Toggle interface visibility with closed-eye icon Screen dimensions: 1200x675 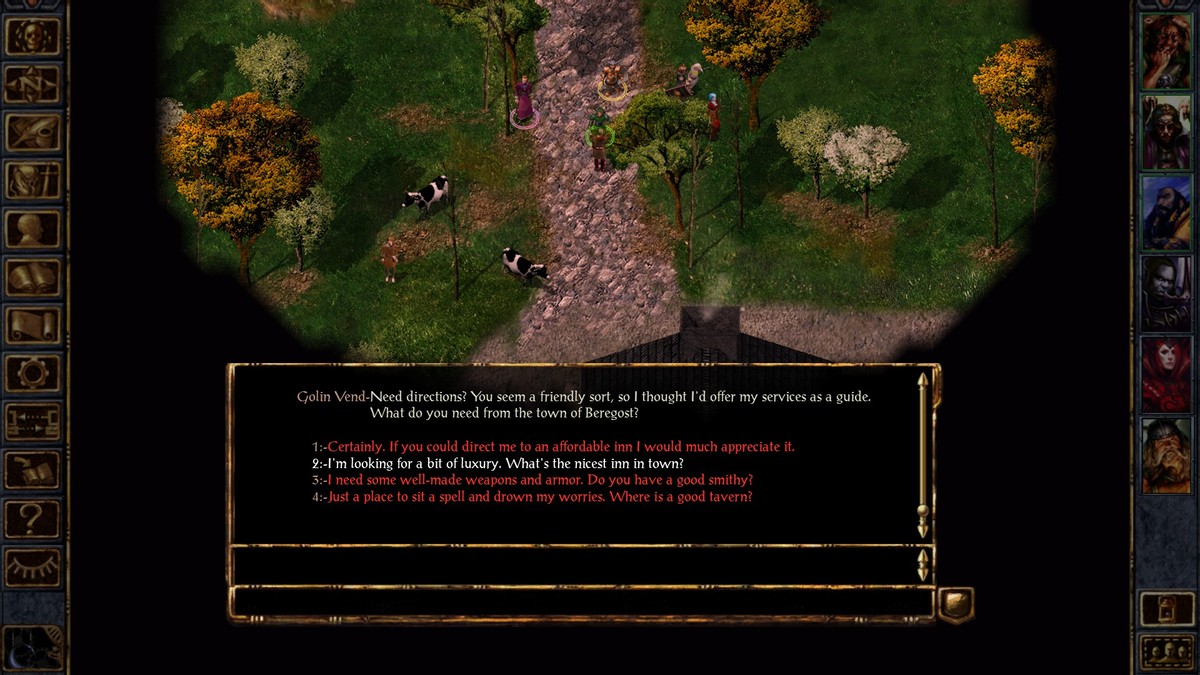33,567
